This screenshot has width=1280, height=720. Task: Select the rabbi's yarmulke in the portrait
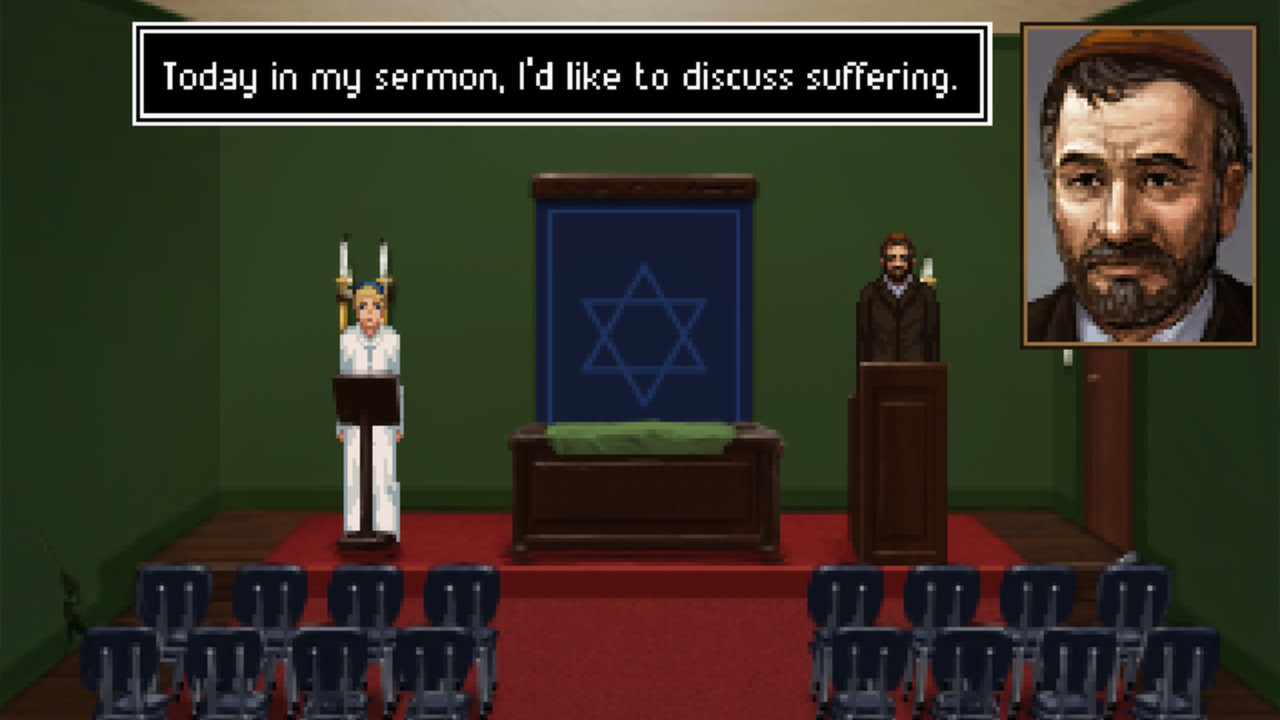tap(1130, 40)
